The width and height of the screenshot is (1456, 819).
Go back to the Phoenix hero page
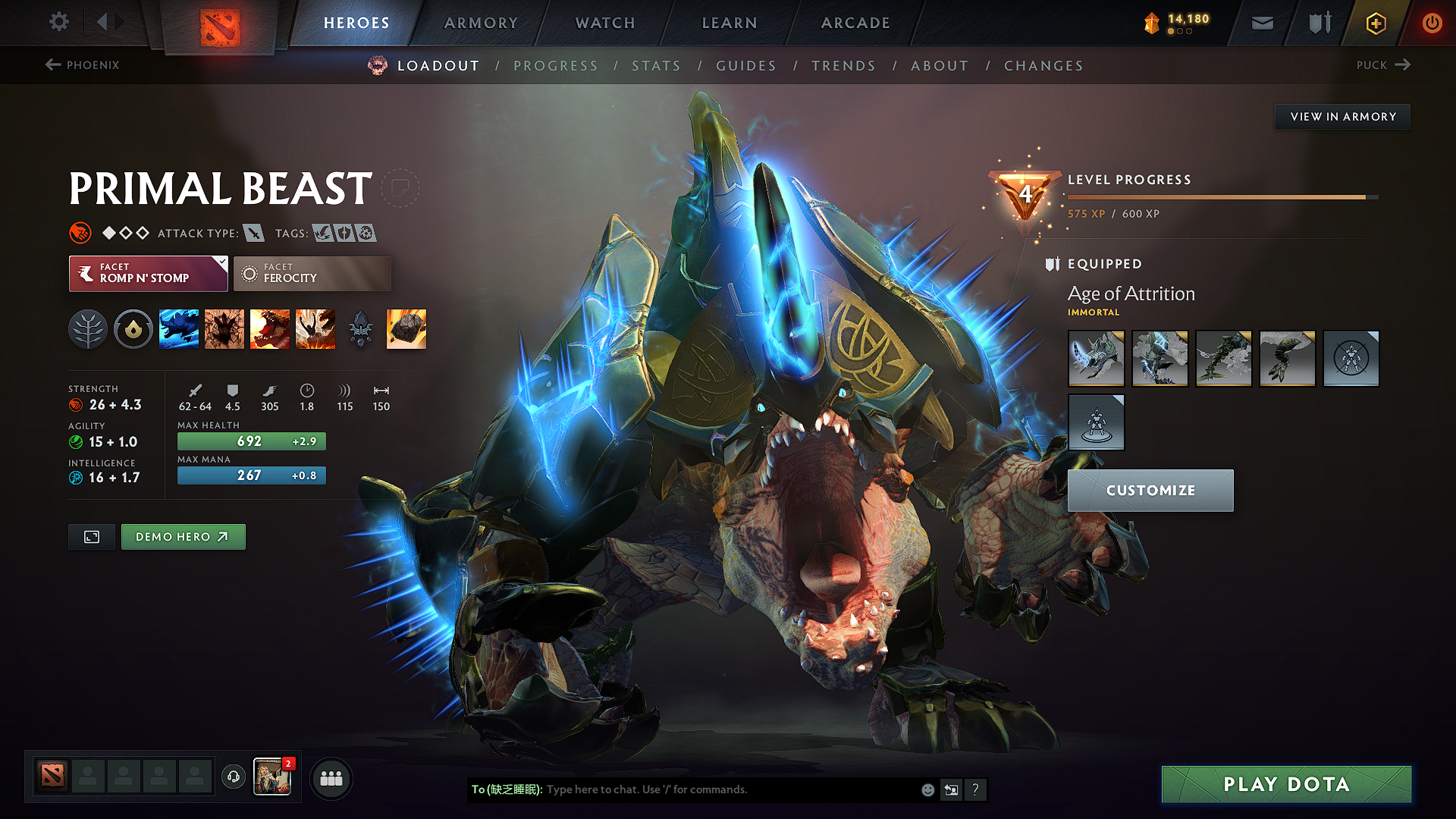[83, 65]
